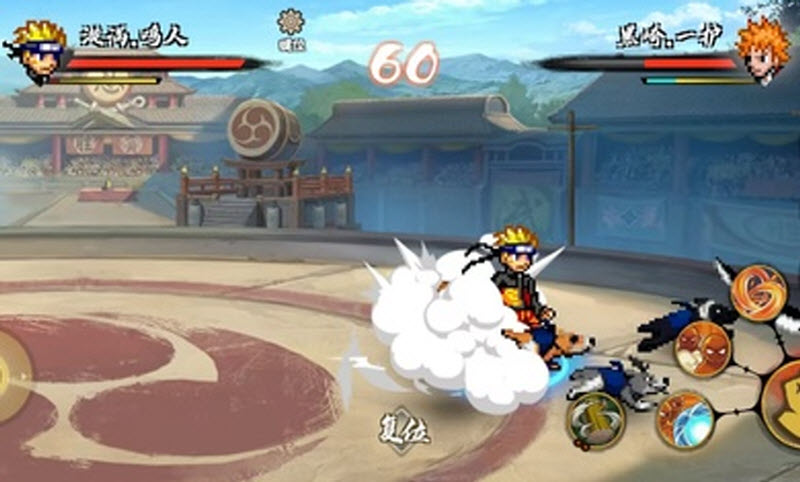Cast the blue Rasengan swirl skill
This screenshot has height=482, width=800.
tap(684, 419)
